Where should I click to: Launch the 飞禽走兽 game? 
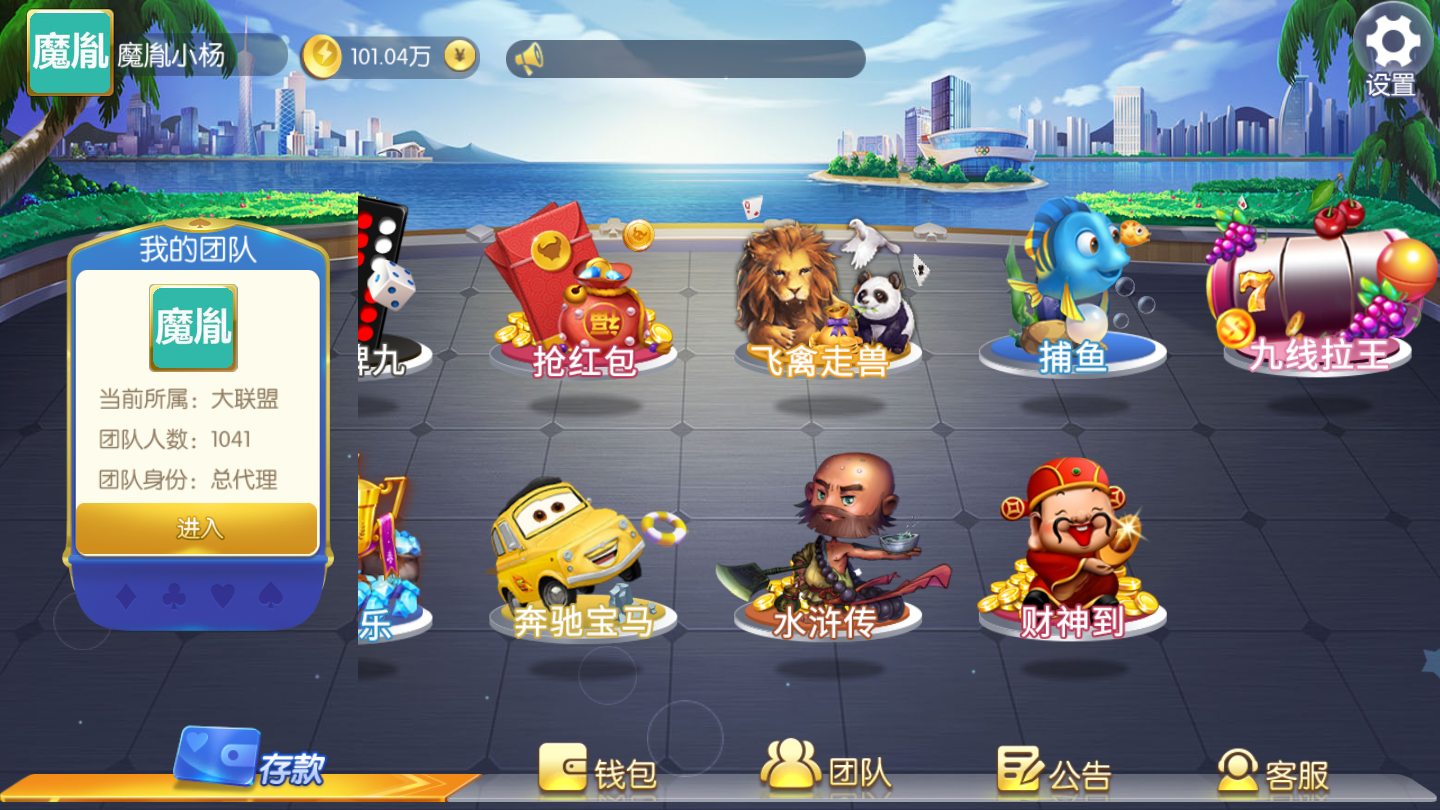coord(826,298)
